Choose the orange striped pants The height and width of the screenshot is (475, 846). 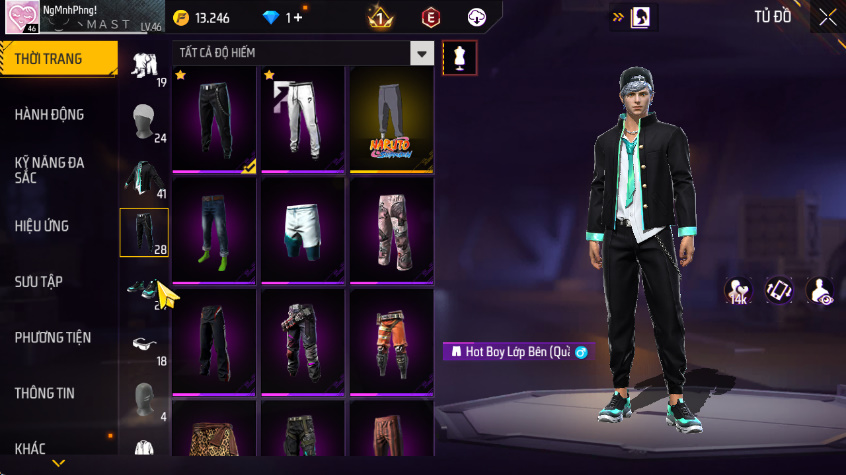(x=391, y=342)
